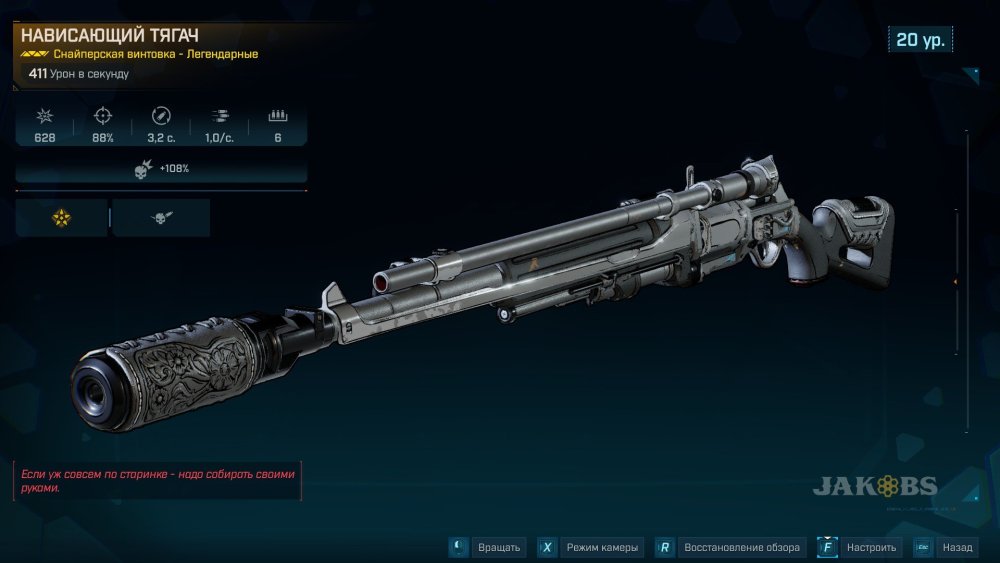Activate Режим камеры

[590, 547]
